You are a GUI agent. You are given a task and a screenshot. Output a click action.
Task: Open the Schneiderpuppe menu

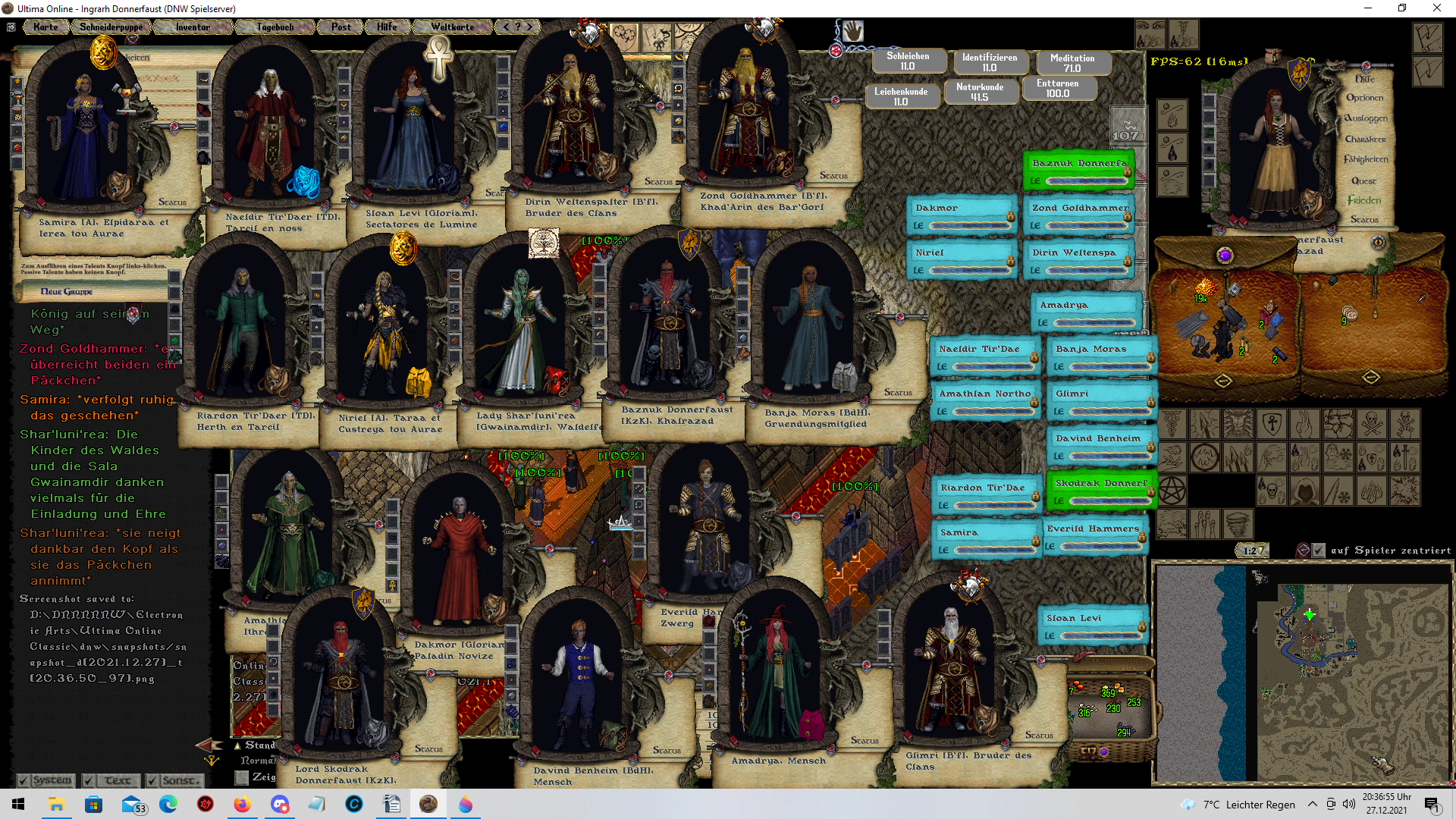[x=111, y=27]
